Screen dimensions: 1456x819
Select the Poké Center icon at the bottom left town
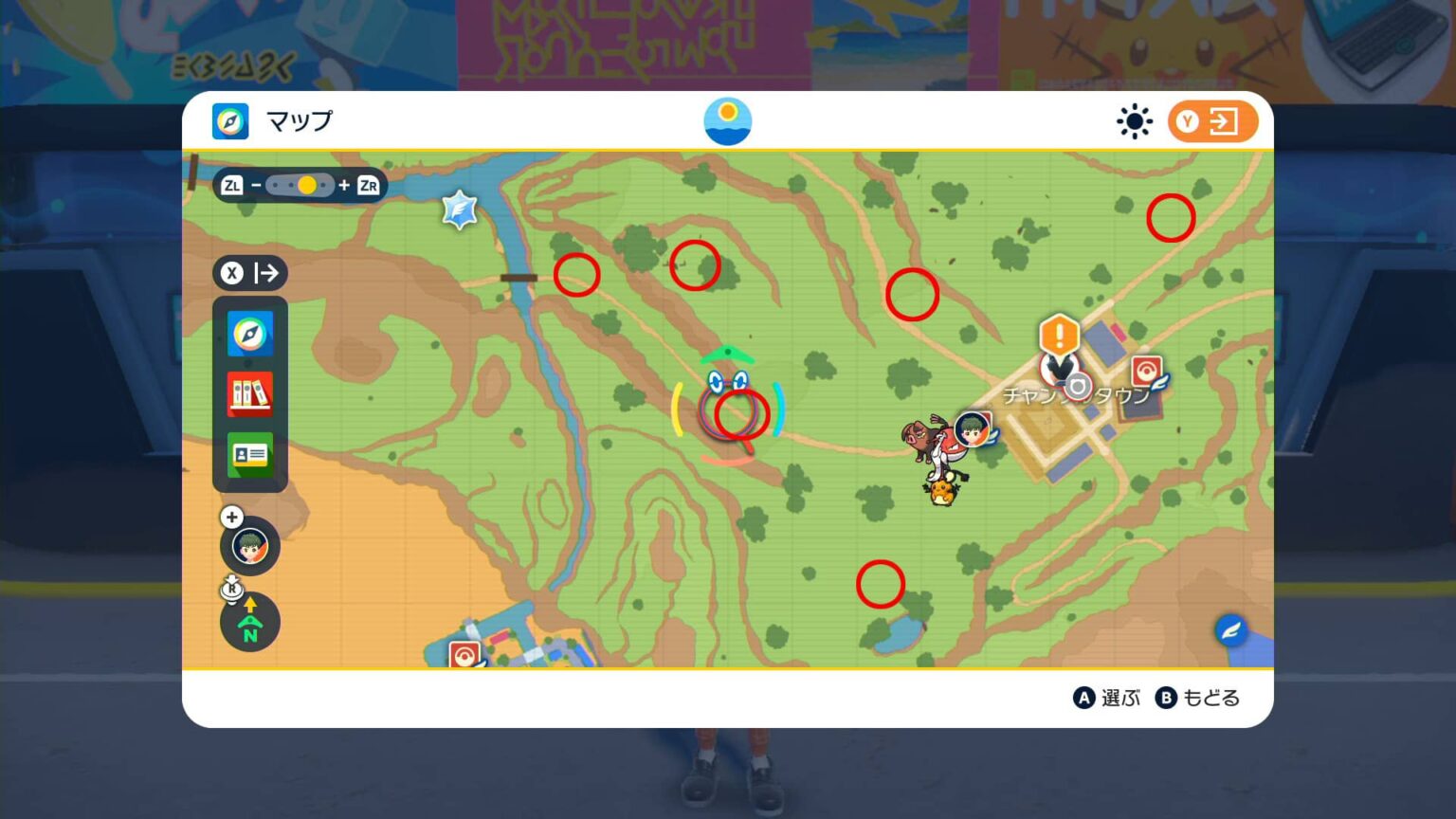pyautogui.click(x=464, y=652)
